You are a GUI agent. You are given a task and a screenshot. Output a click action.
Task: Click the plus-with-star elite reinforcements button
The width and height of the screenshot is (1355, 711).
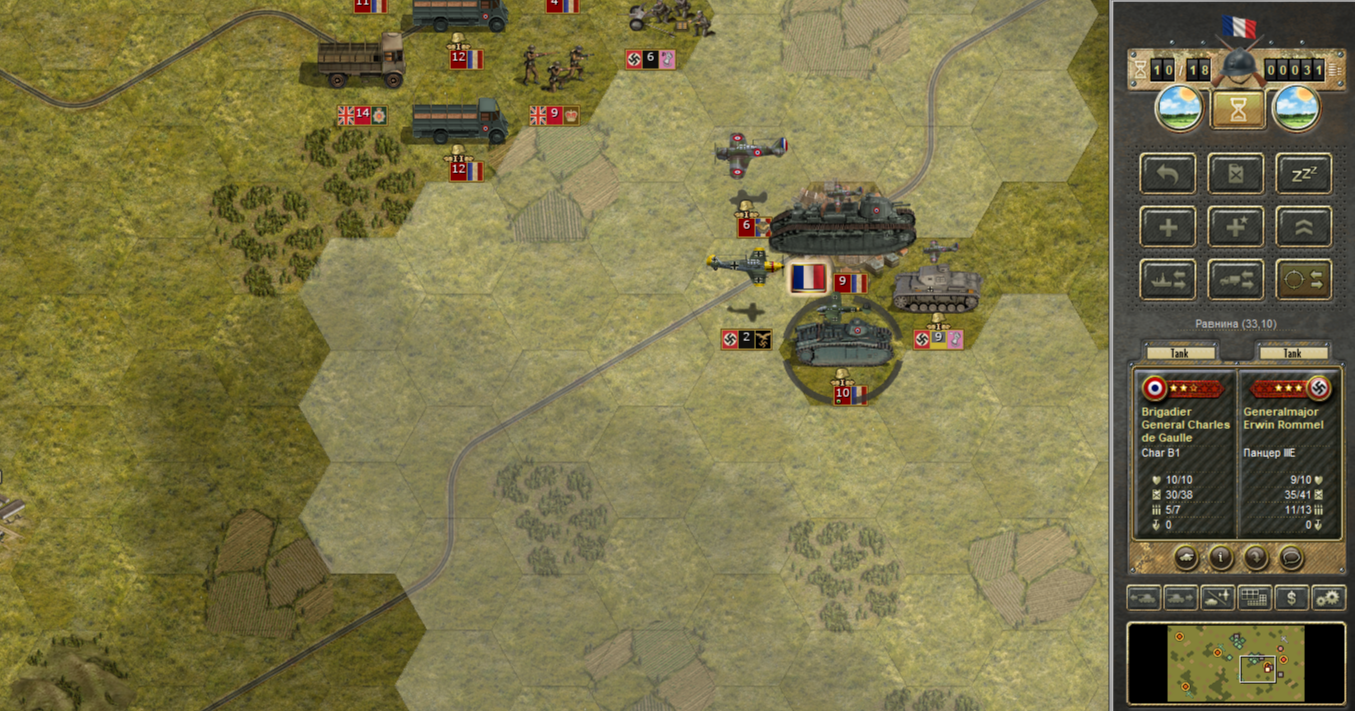(1236, 227)
